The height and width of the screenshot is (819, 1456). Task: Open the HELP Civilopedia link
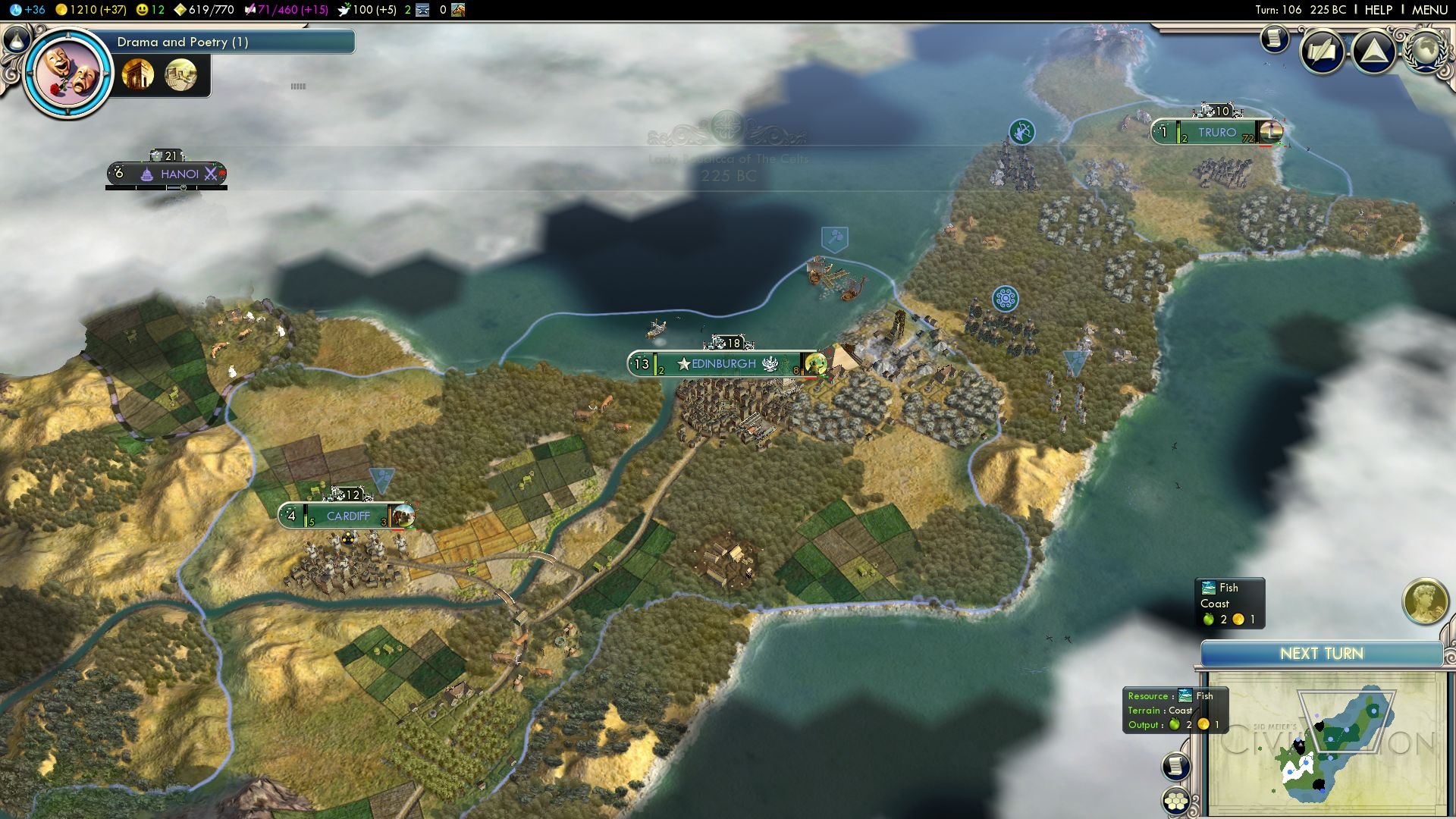pos(1378,10)
